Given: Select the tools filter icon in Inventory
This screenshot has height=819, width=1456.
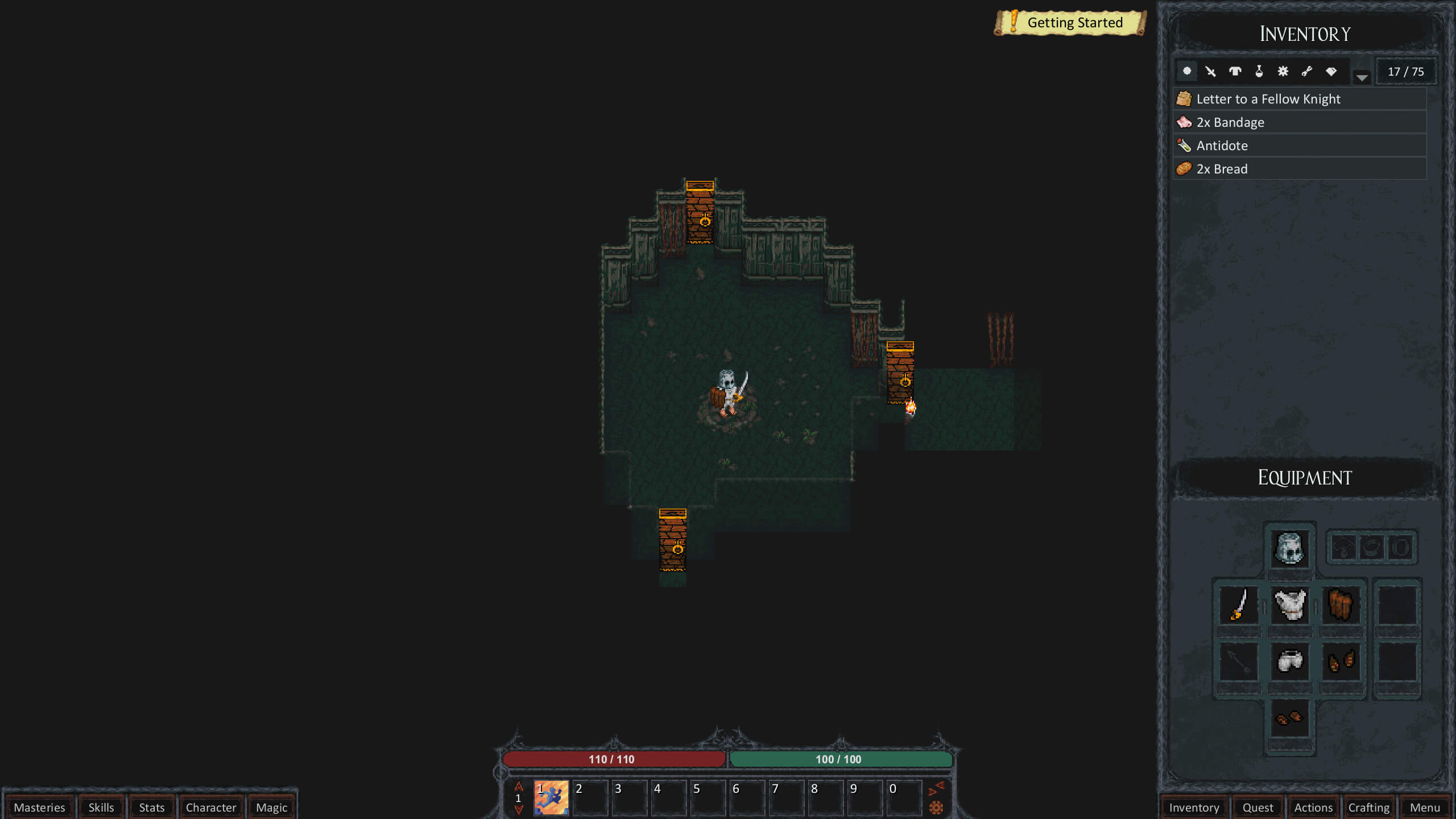Looking at the screenshot, I should [1306, 71].
